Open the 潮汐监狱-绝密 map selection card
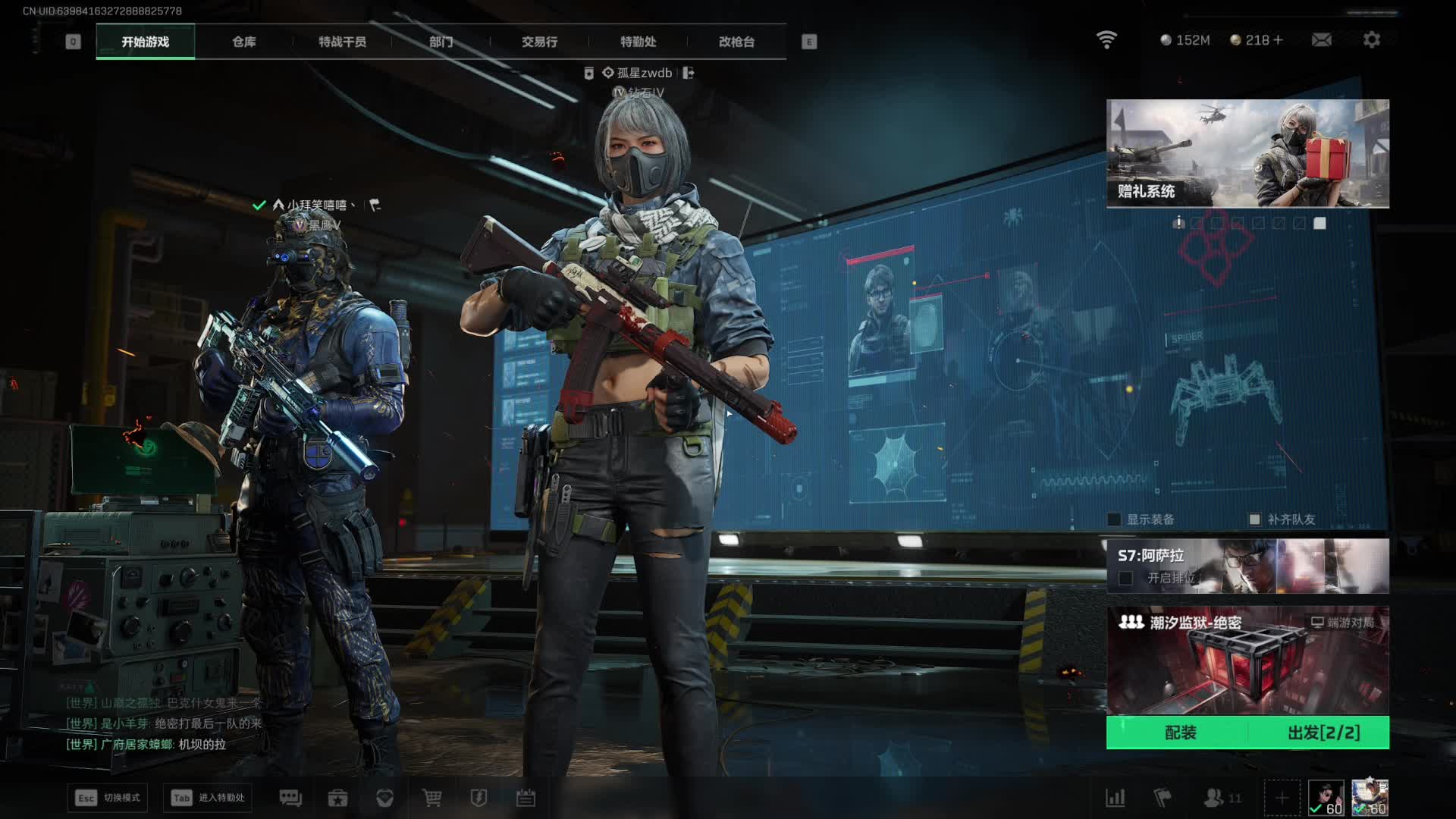 (1247, 660)
